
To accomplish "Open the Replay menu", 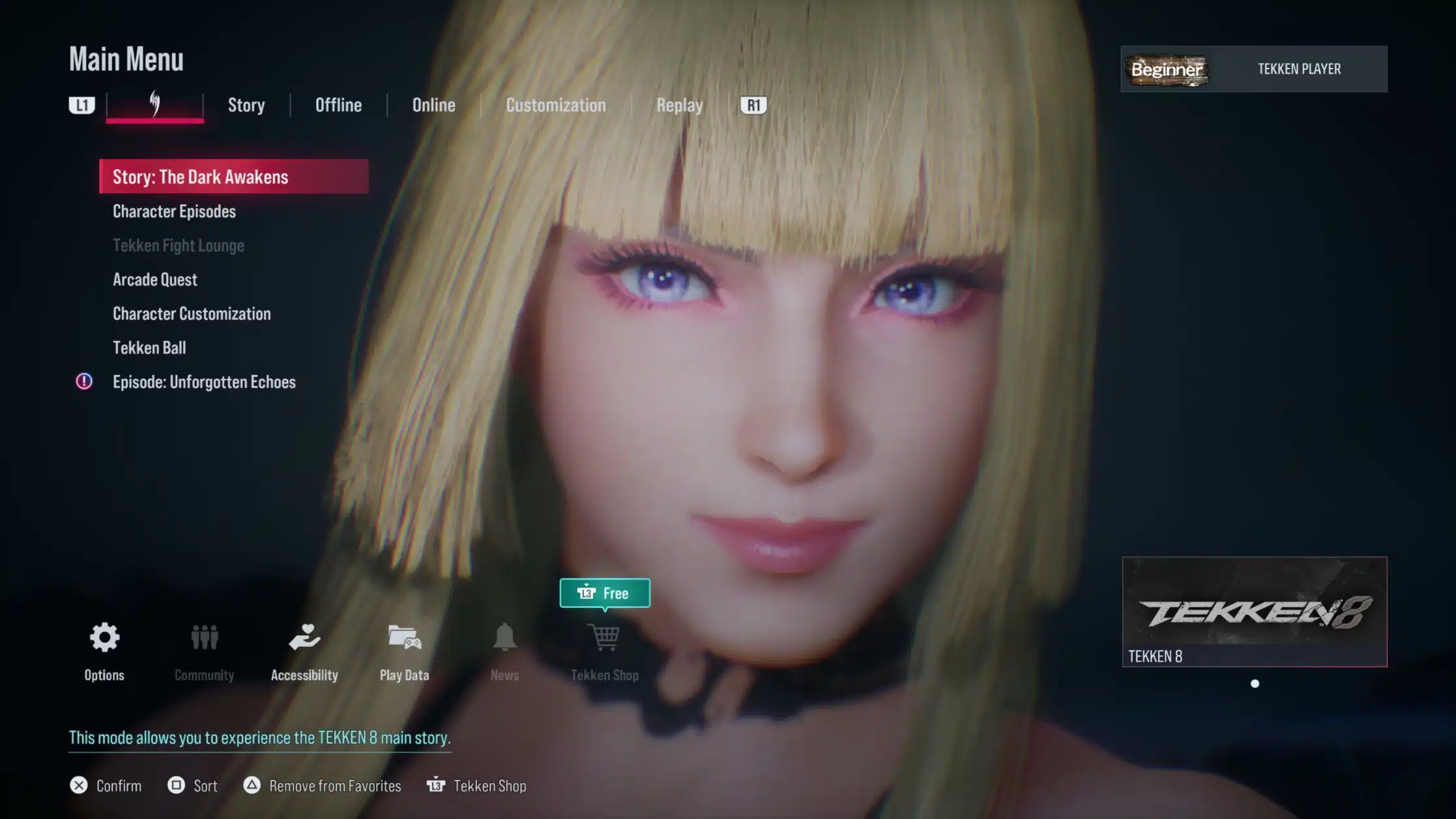I will pyautogui.click(x=678, y=105).
